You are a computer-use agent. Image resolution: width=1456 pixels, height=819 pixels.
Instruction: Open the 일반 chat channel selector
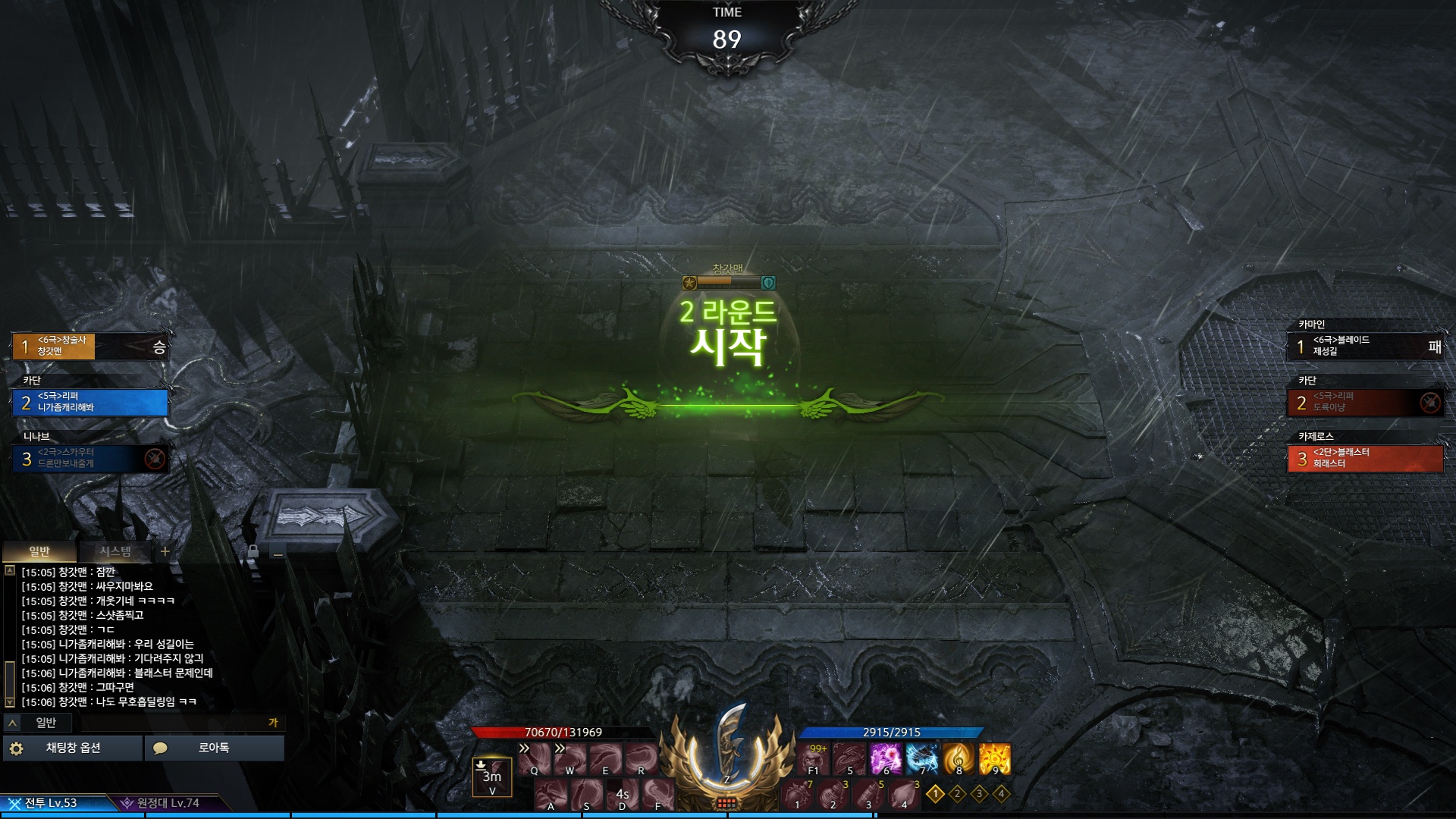click(38, 723)
